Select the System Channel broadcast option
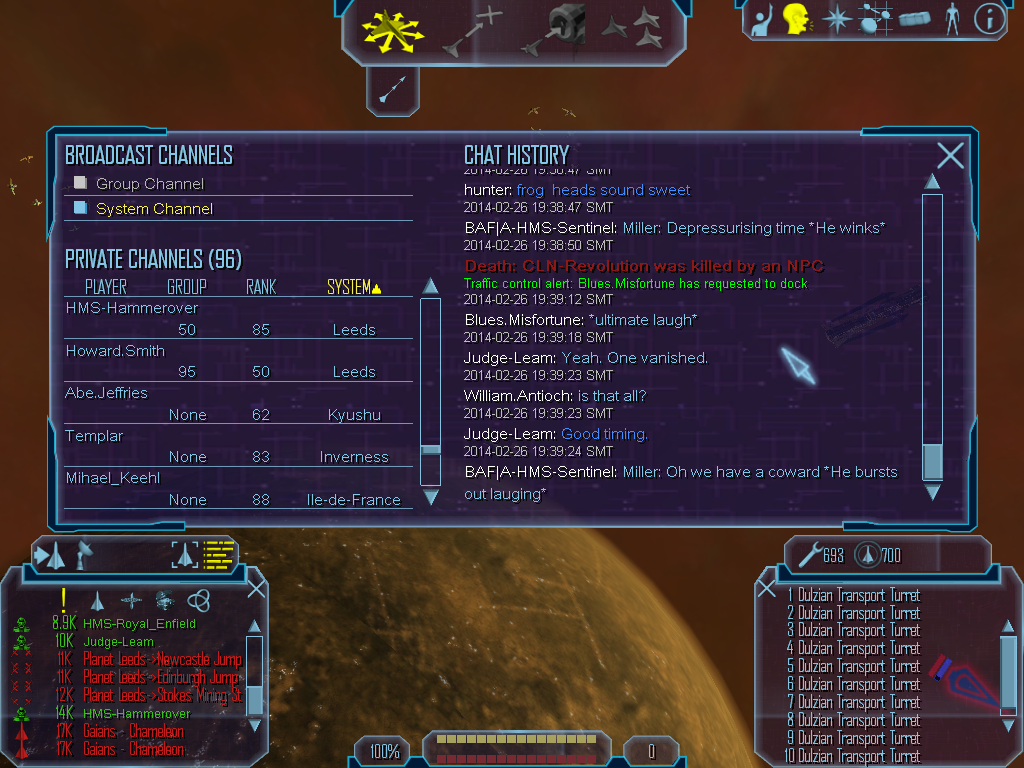The width and height of the screenshot is (1024, 768). click(x=154, y=209)
